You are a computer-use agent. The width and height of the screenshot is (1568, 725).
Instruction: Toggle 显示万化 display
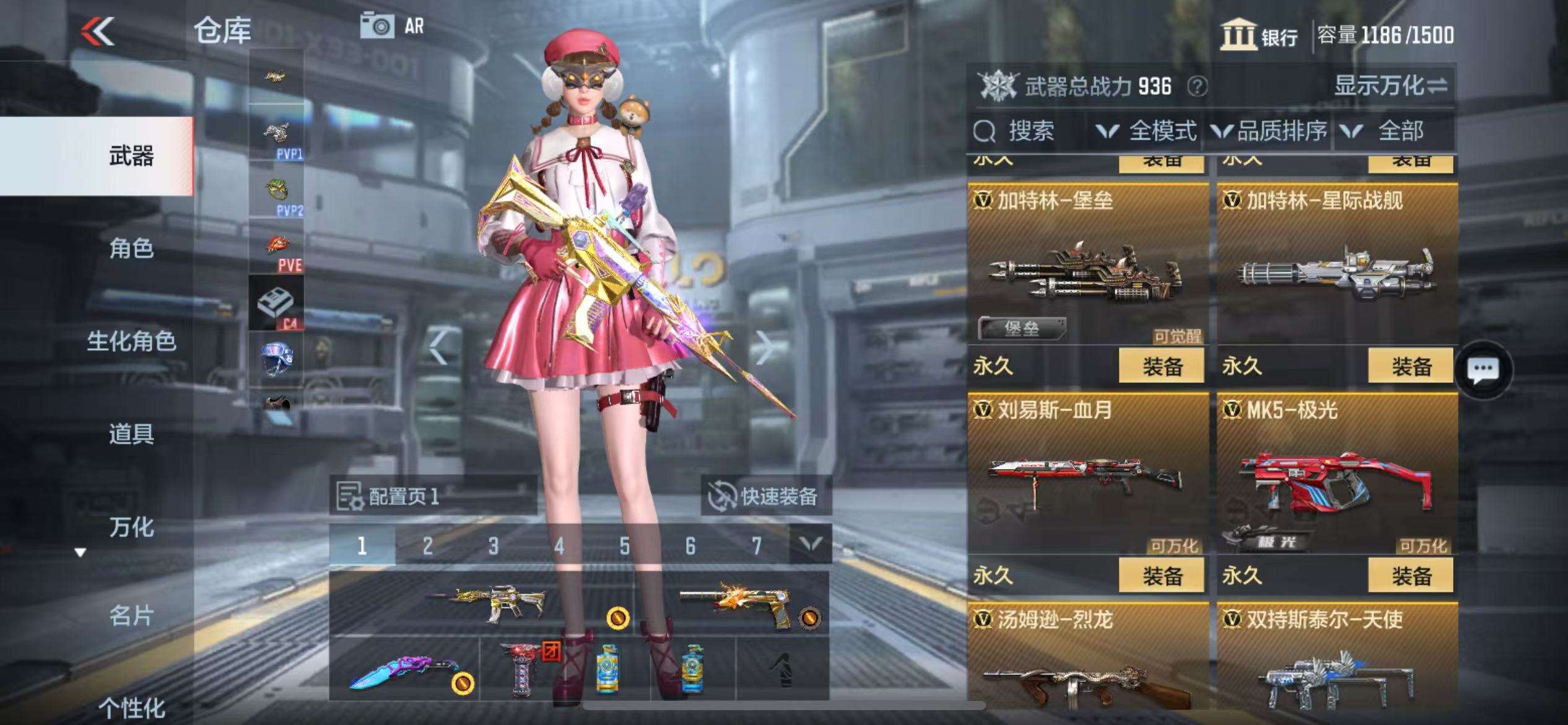point(1390,86)
